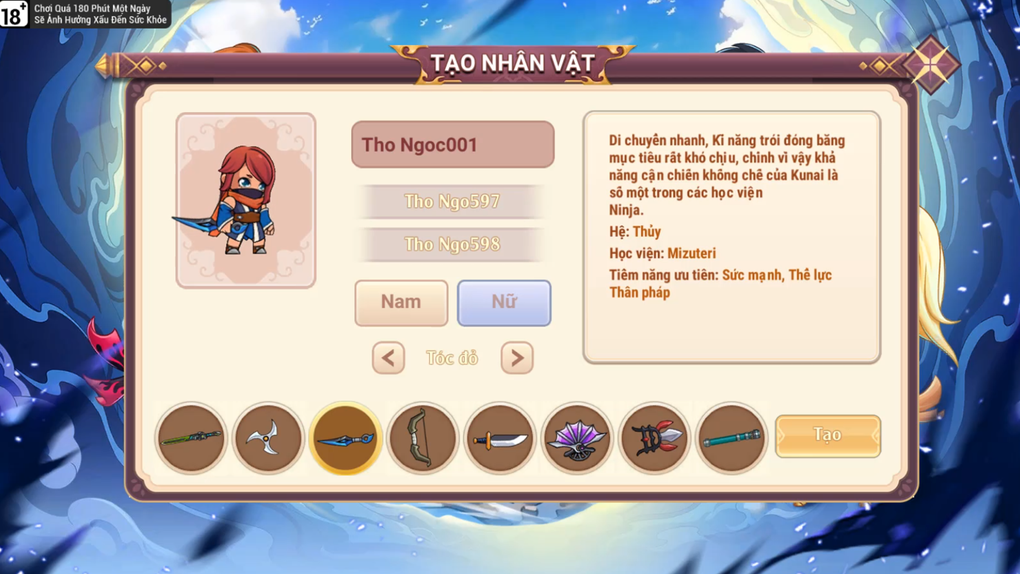
Task: Pick the suggested name Tho Ngo597
Action: (452, 201)
